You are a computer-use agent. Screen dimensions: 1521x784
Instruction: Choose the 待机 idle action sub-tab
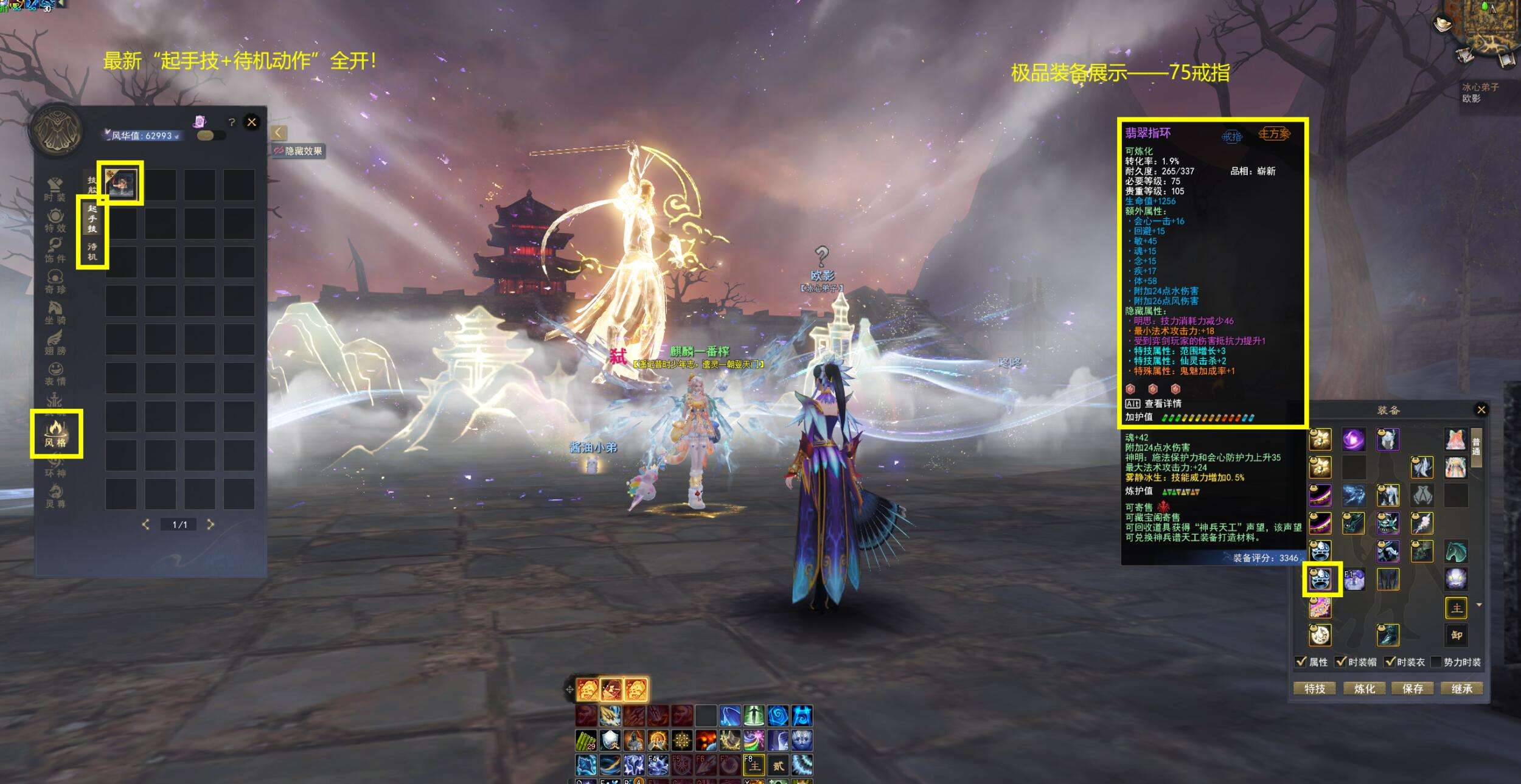click(x=92, y=251)
